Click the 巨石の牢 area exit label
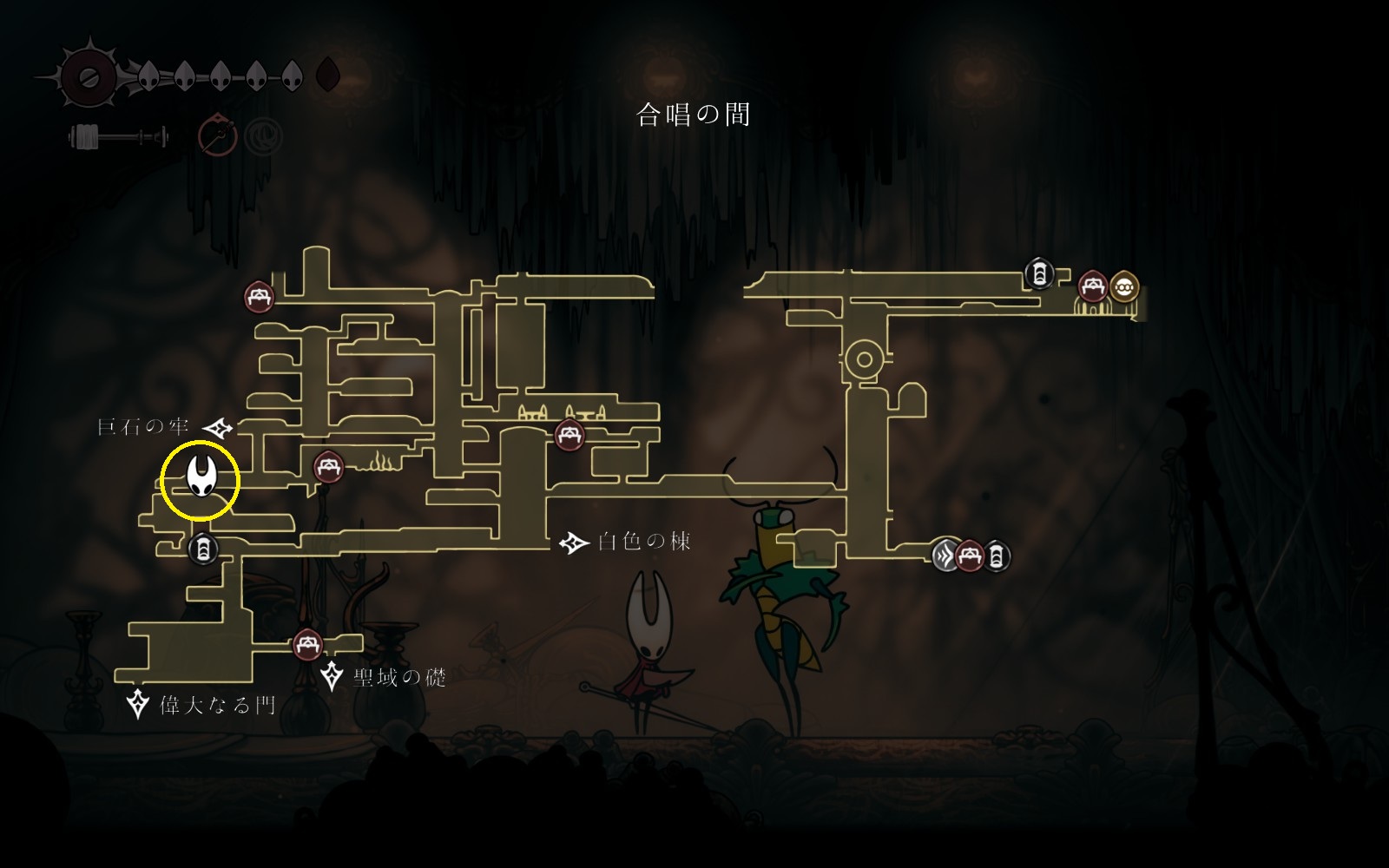 pyautogui.click(x=143, y=427)
